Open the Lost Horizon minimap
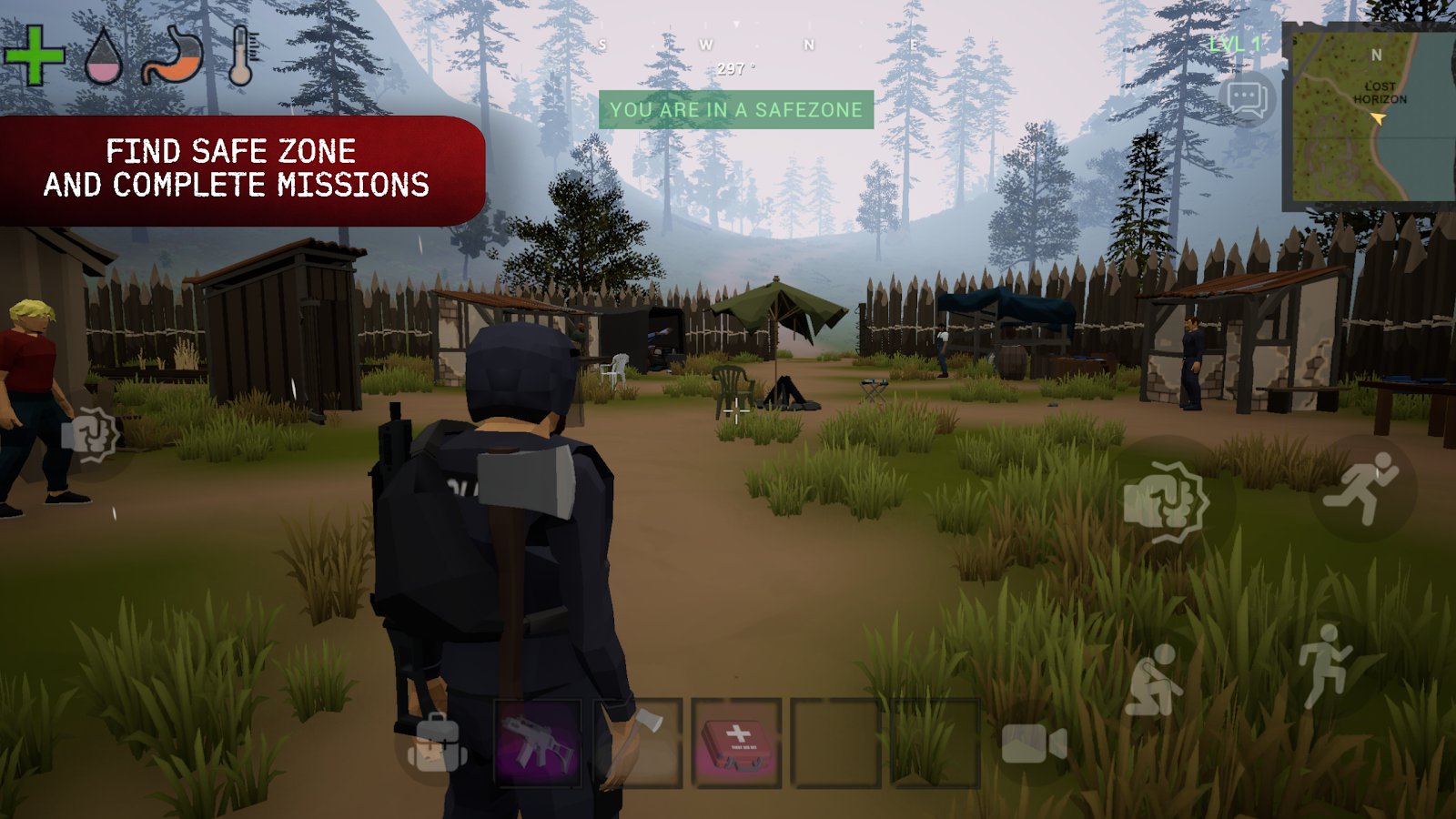Screen dimensions: 1456x819 [x=1369, y=116]
